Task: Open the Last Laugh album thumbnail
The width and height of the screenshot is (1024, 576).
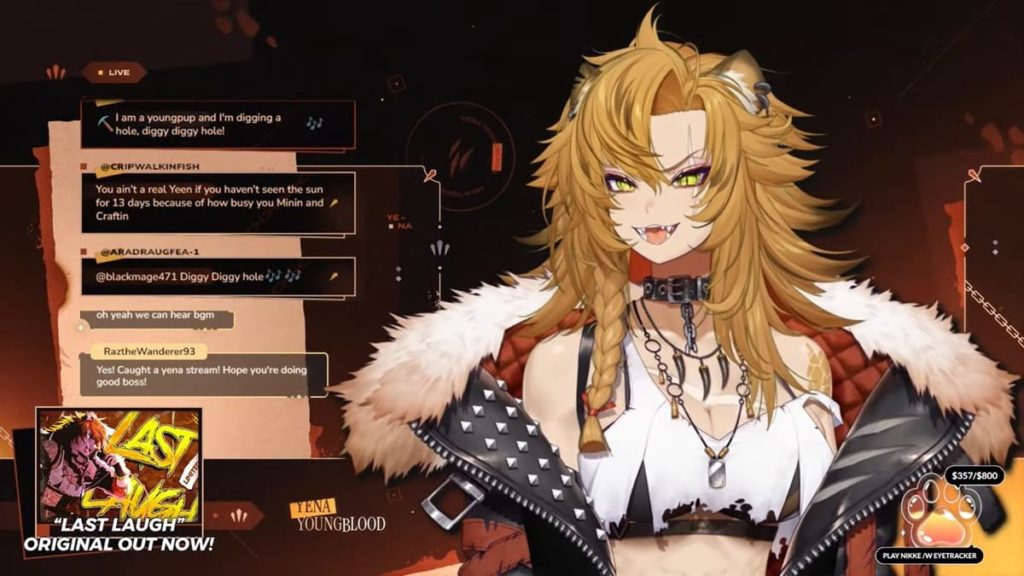Action: coord(119,465)
